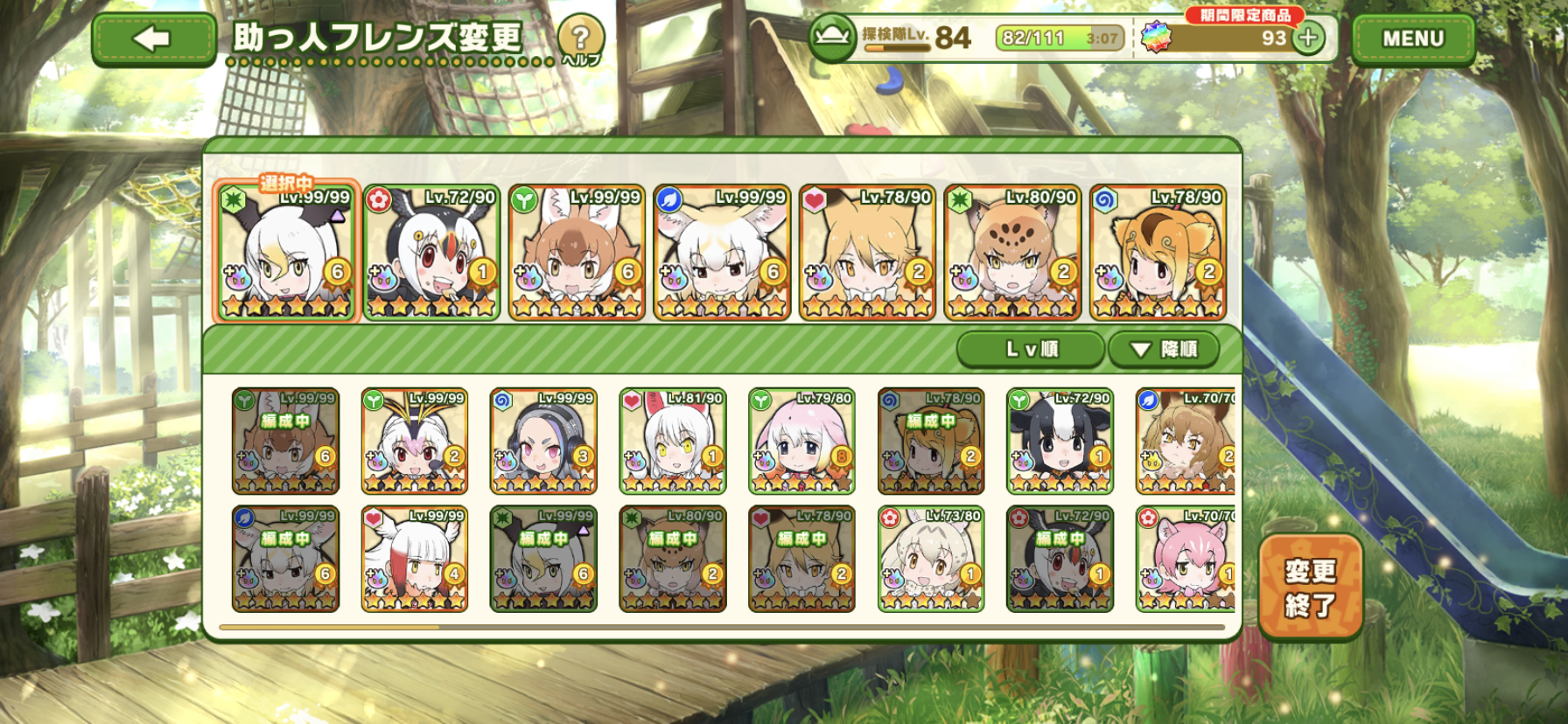Viewport: 1568px width, 724px height.
Task: Choose the Lv.99/99 headphone-wearing friend
Action: tap(543, 442)
